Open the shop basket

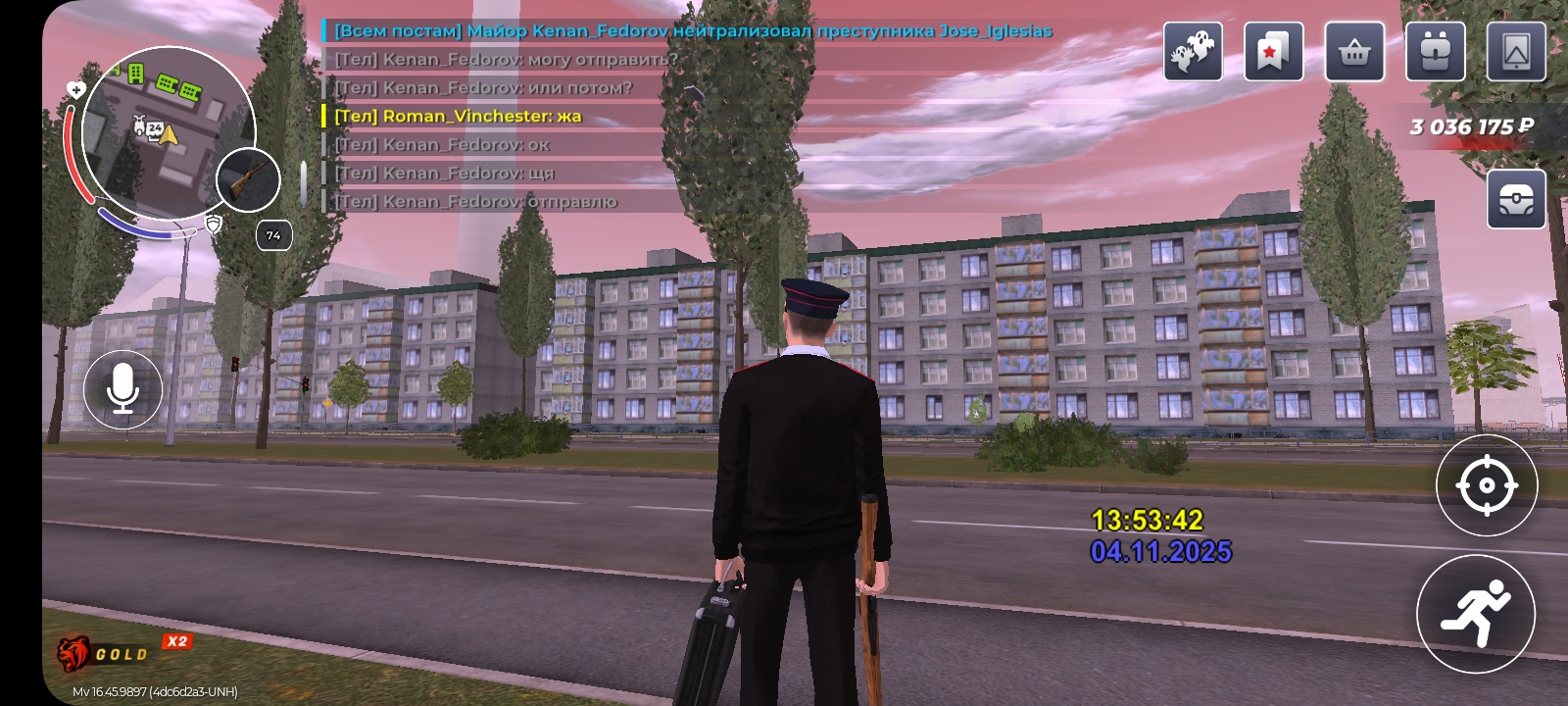tap(1354, 52)
